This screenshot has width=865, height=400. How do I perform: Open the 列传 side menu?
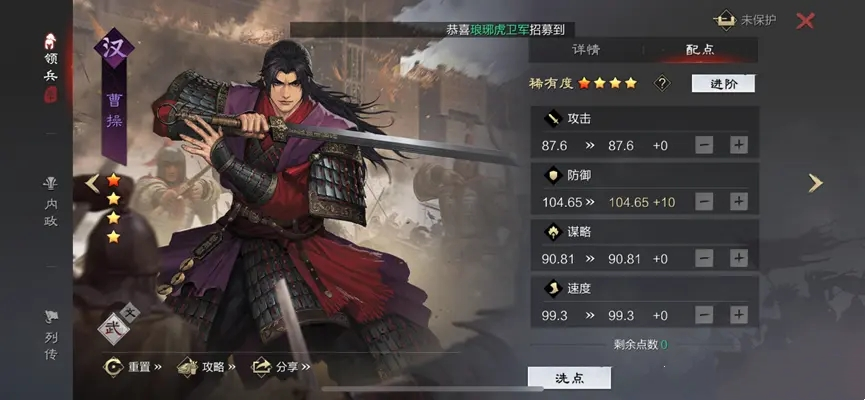50,335
